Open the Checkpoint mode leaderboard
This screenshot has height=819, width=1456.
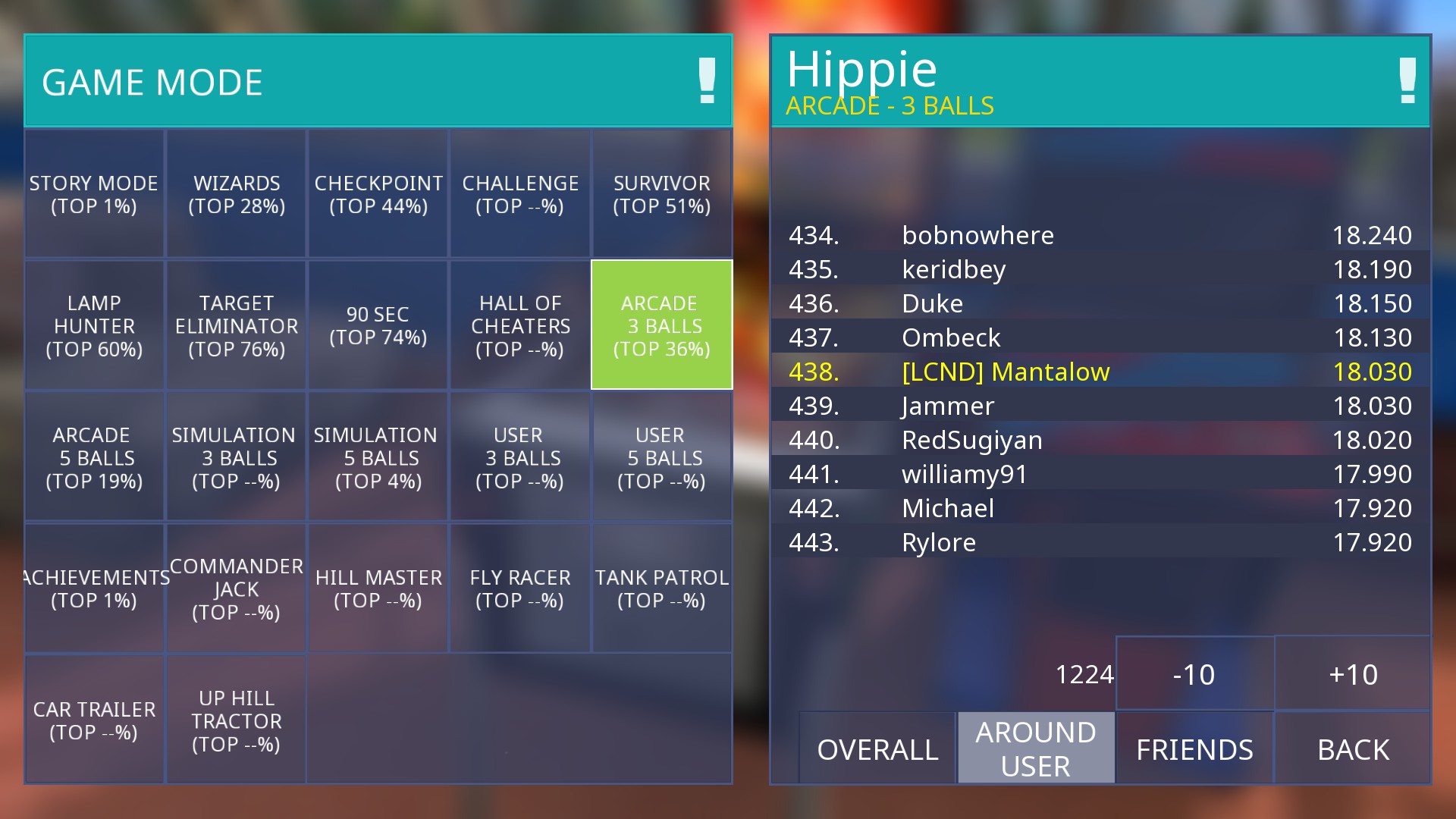378,194
